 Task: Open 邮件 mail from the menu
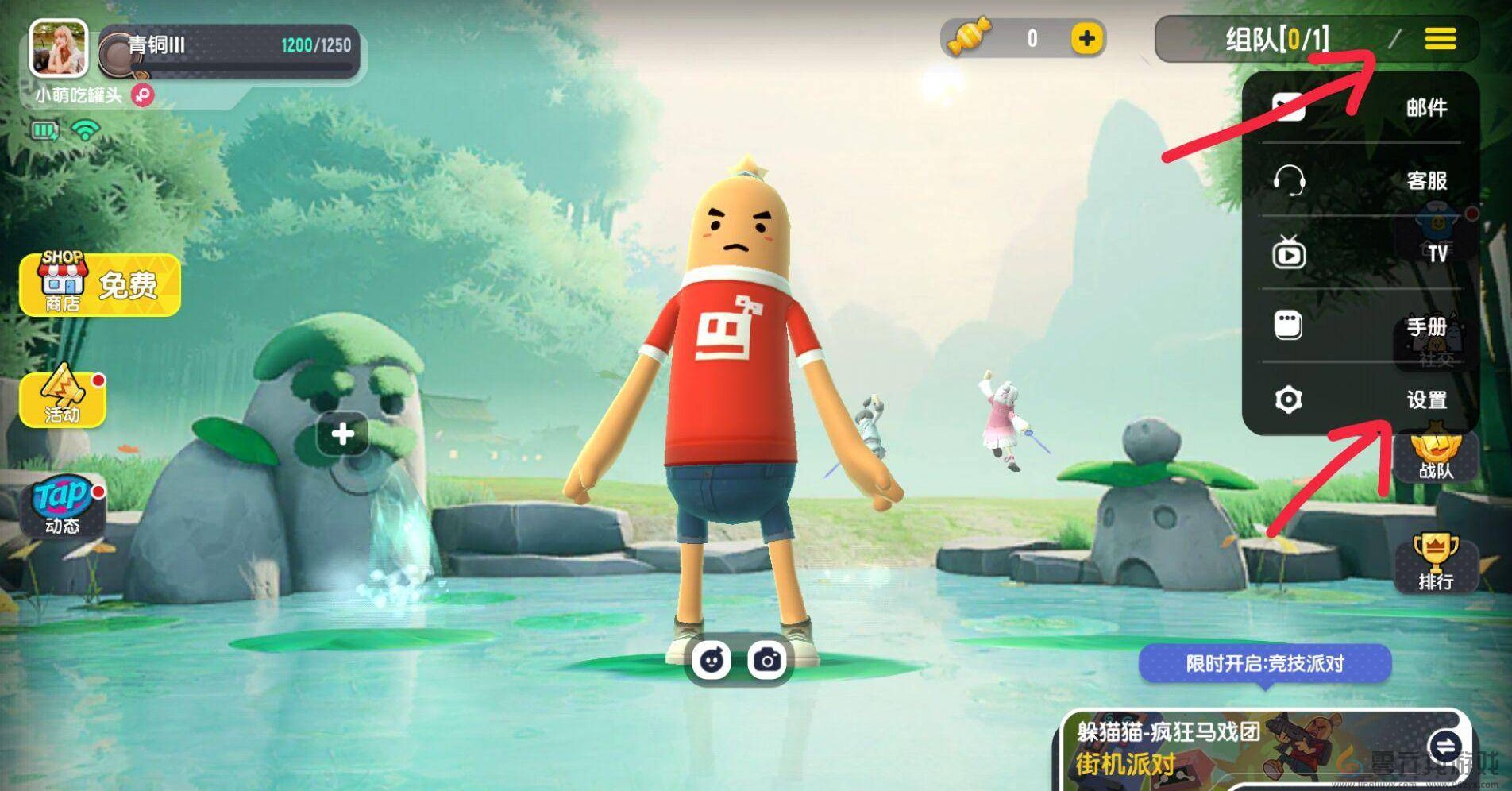click(1360, 107)
